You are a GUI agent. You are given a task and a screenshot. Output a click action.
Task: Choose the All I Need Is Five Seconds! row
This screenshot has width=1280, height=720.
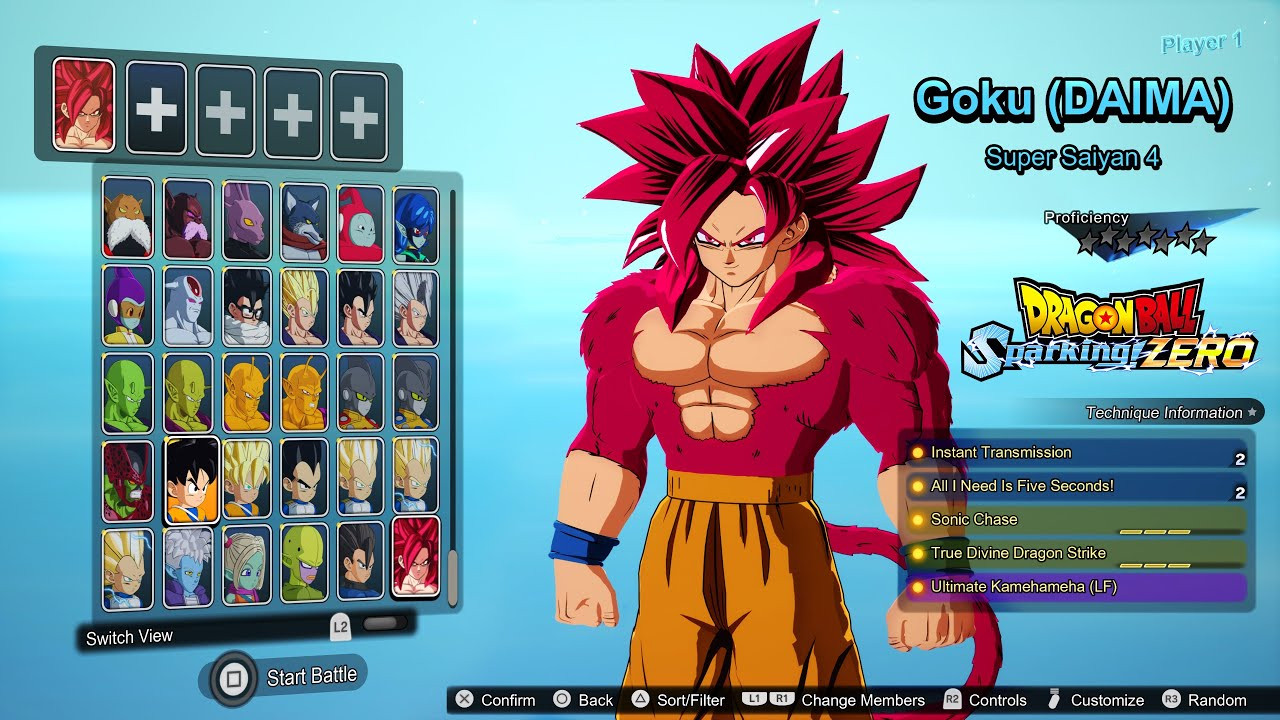click(1075, 487)
